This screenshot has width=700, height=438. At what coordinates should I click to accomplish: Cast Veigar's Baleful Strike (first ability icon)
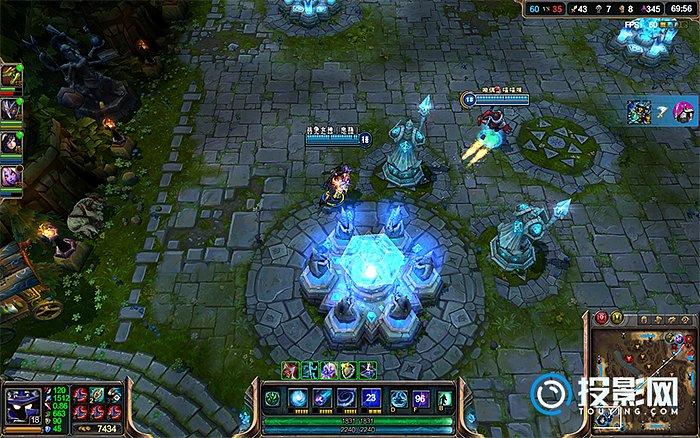(298, 398)
